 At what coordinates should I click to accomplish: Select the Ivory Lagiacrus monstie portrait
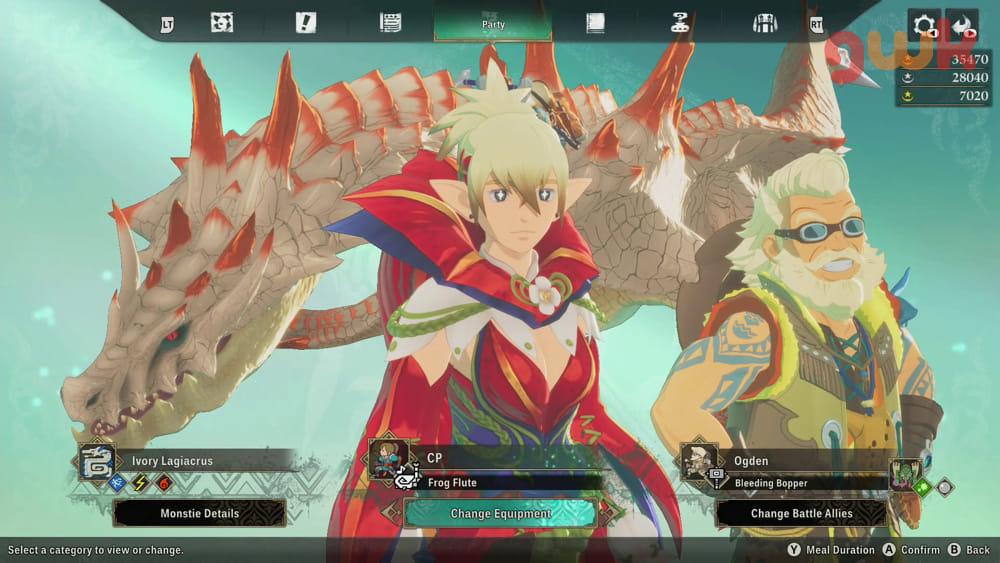(x=98, y=462)
